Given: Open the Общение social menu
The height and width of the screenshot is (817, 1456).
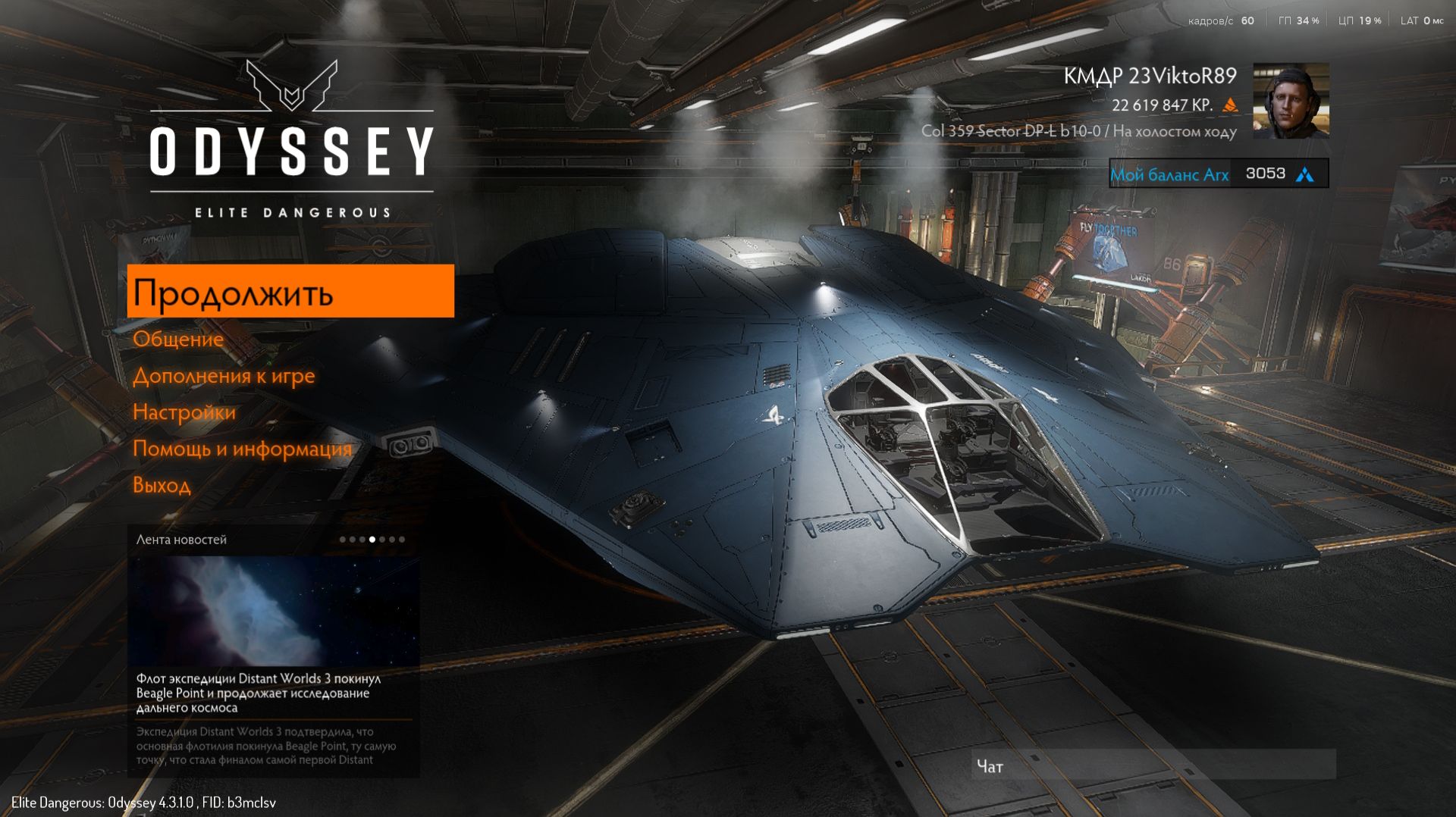Looking at the screenshot, I should coord(178,340).
